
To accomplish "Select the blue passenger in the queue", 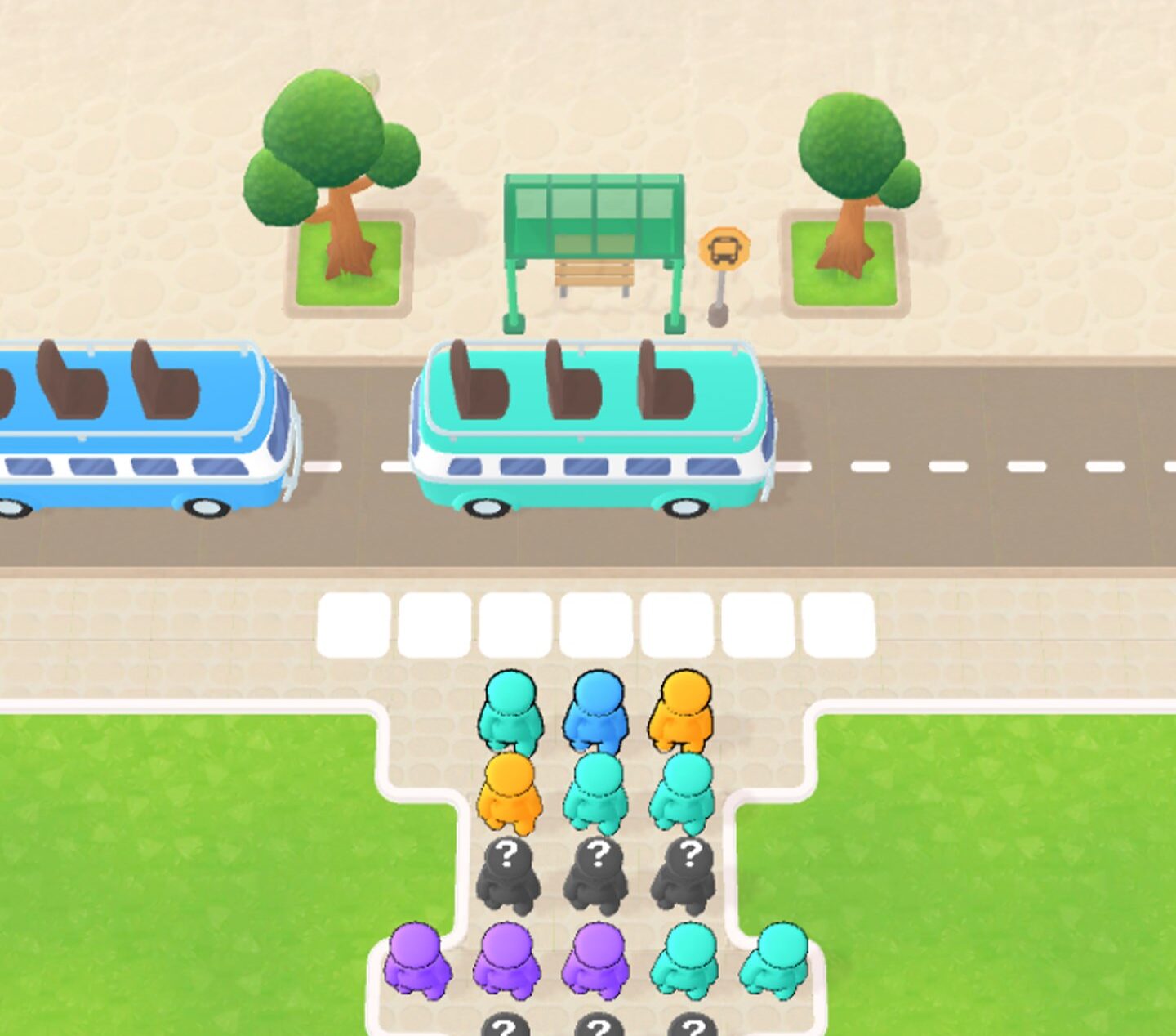I will [x=597, y=710].
